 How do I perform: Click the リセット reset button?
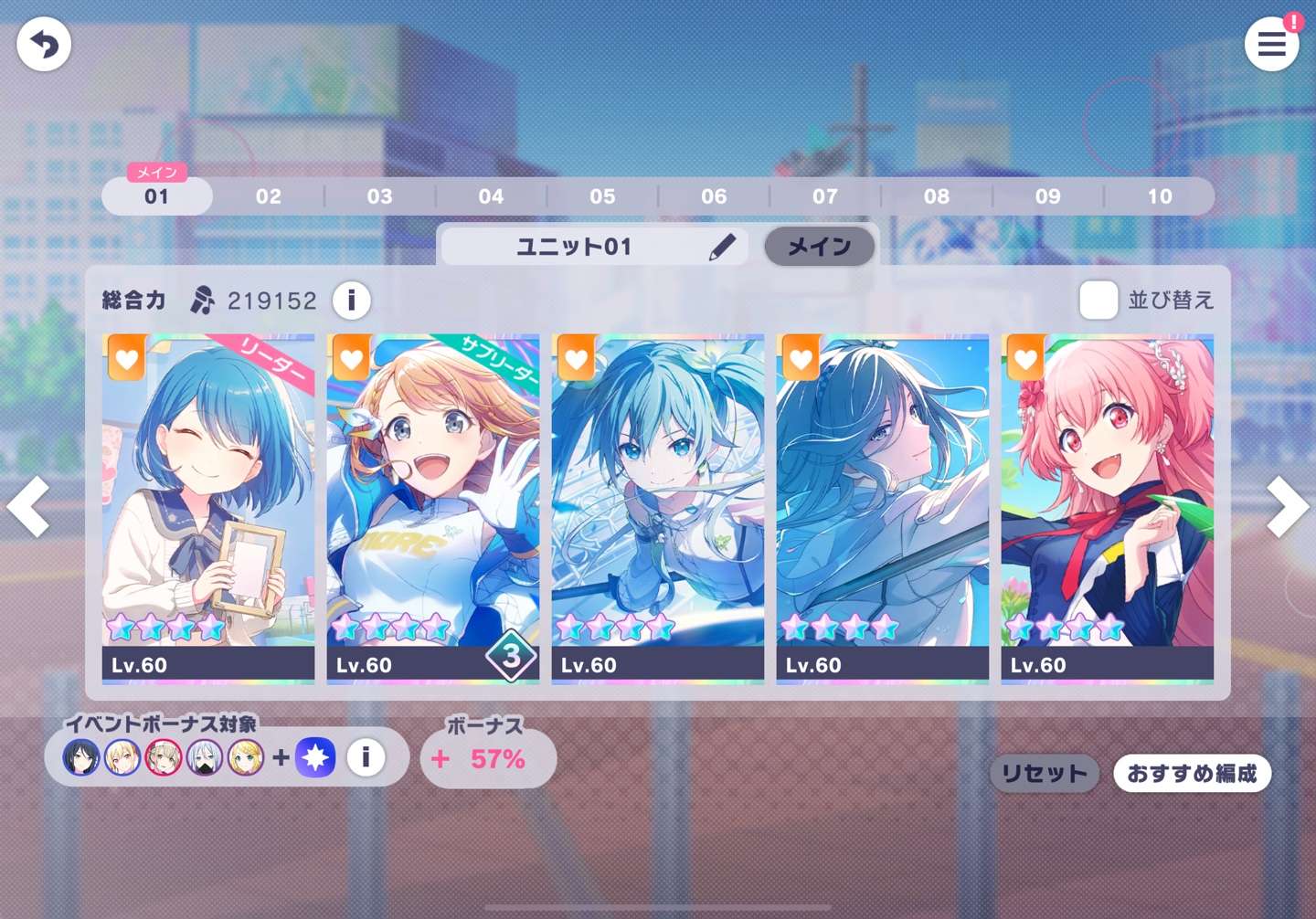pos(1045,774)
